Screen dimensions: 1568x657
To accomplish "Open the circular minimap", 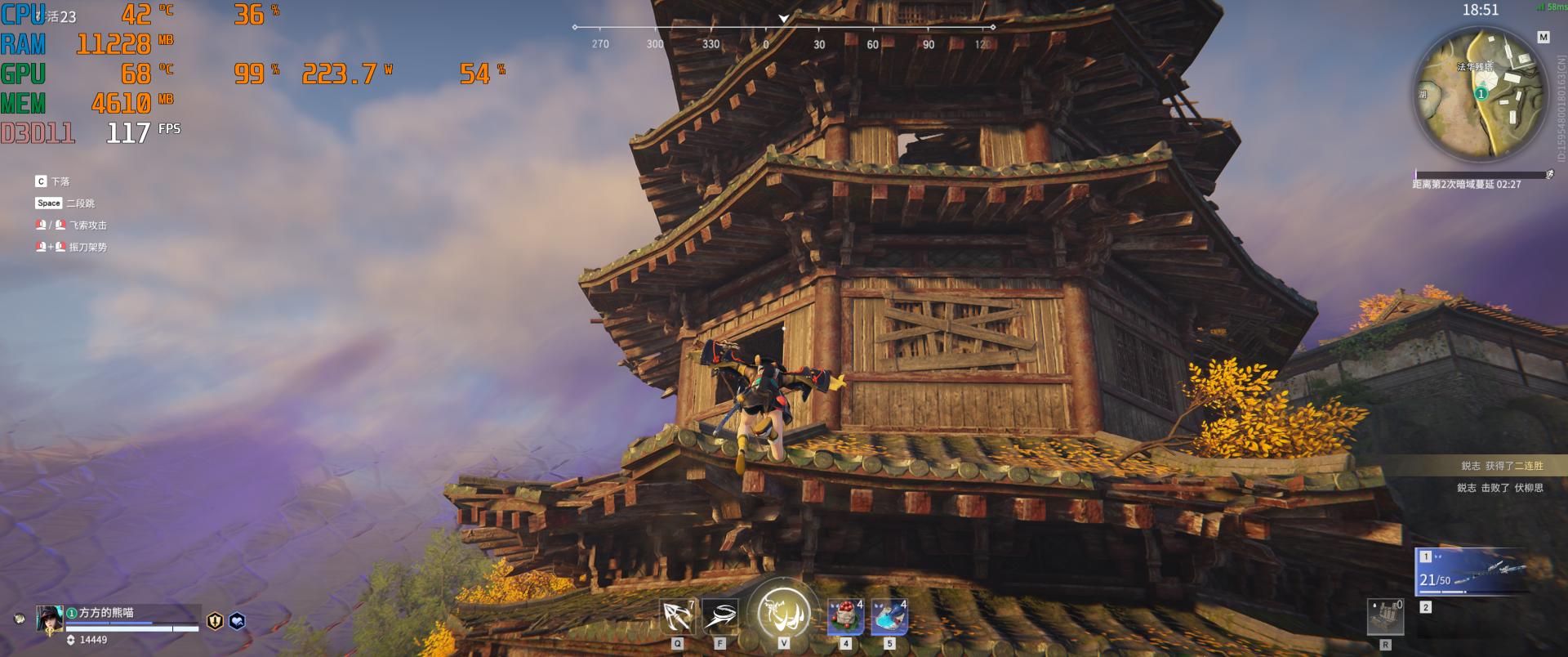I will coord(1481,92).
